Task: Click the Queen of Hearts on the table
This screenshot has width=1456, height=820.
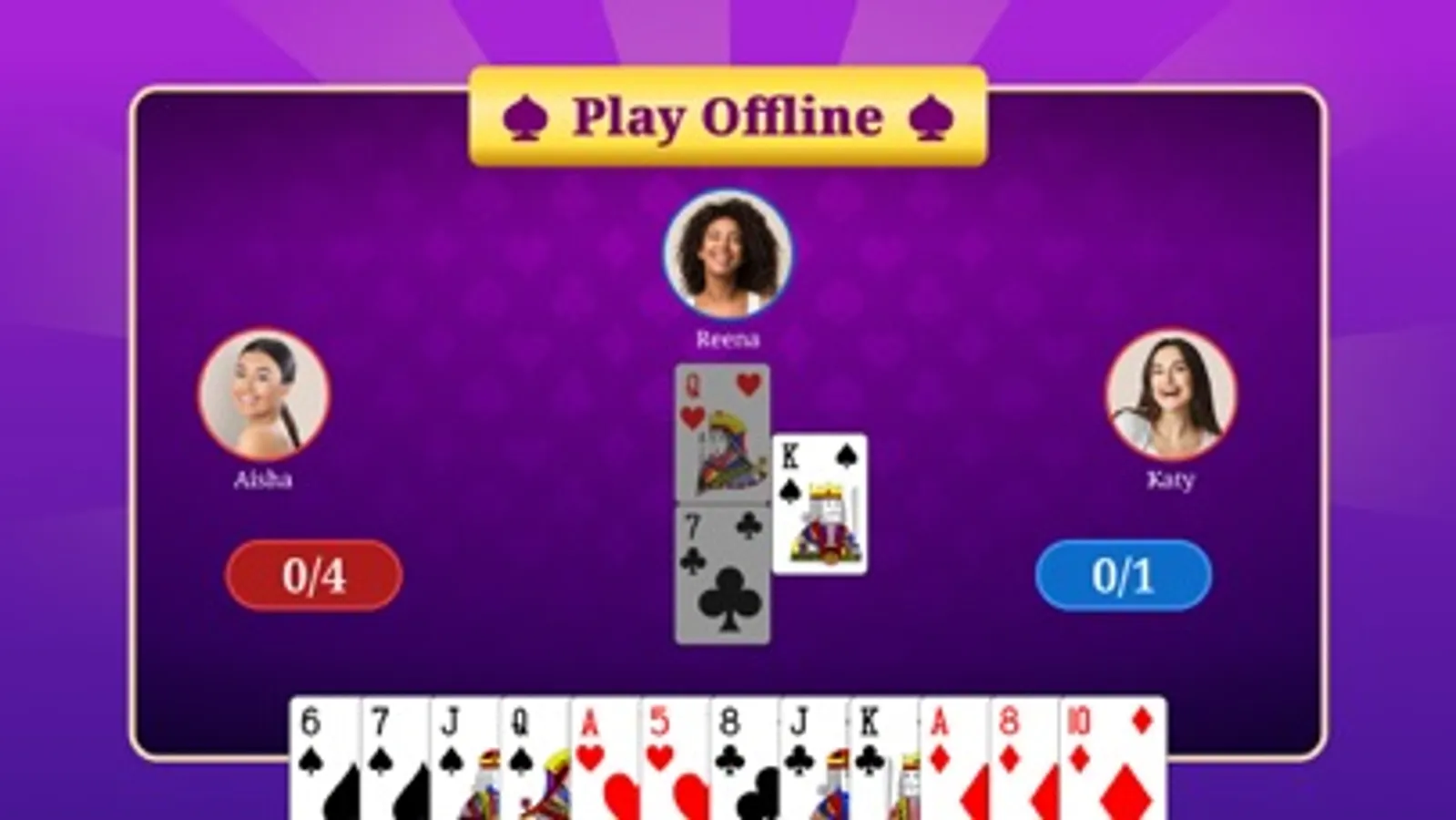Action: click(719, 428)
